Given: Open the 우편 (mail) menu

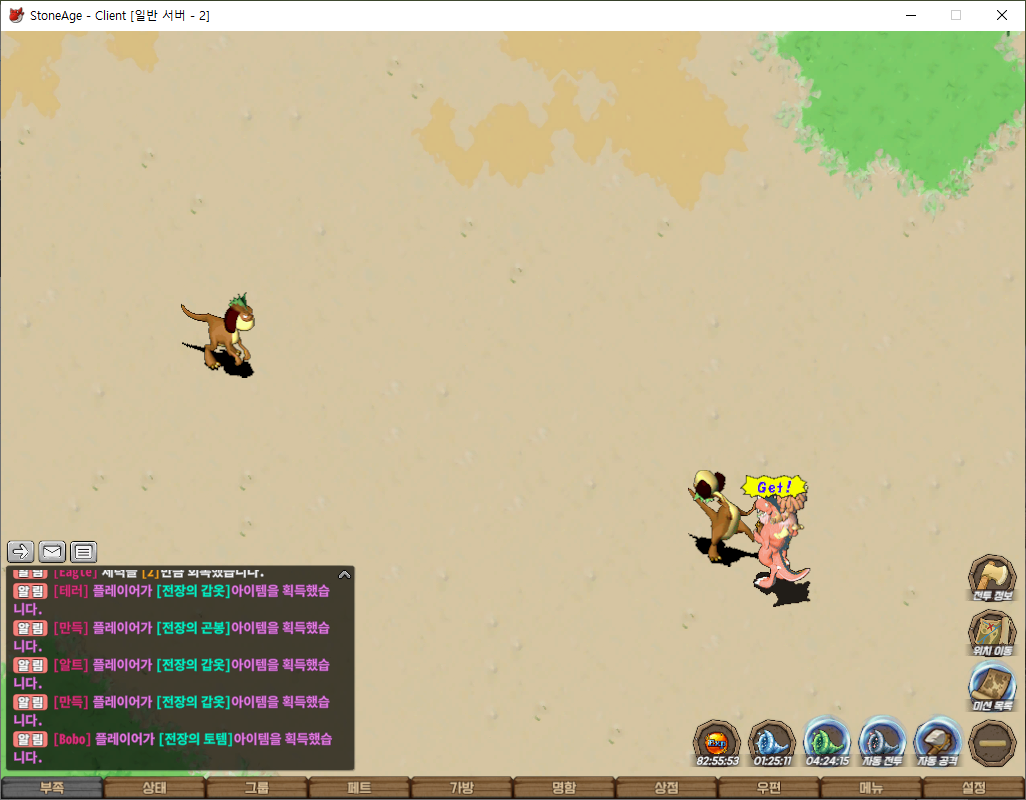Looking at the screenshot, I should click(769, 788).
